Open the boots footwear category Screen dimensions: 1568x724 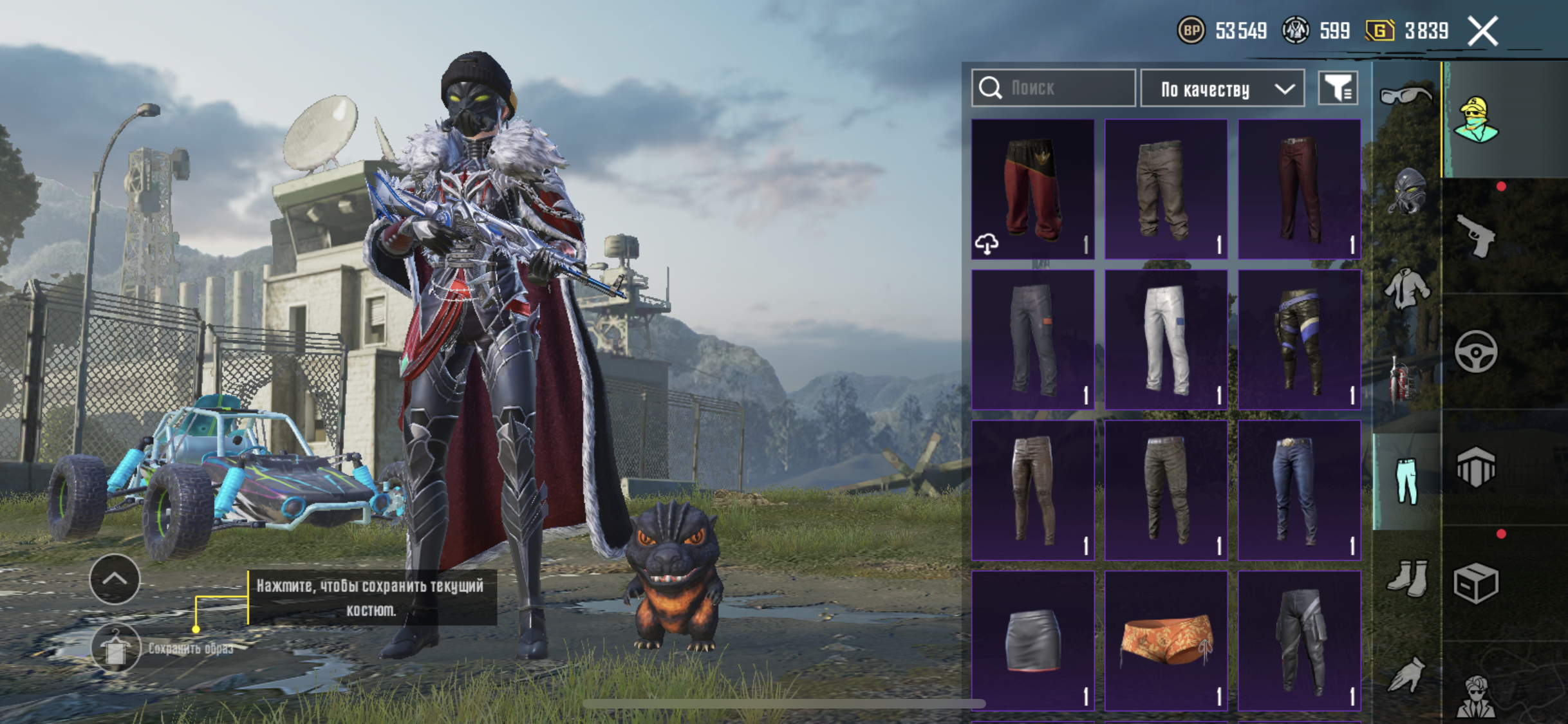coord(1406,578)
